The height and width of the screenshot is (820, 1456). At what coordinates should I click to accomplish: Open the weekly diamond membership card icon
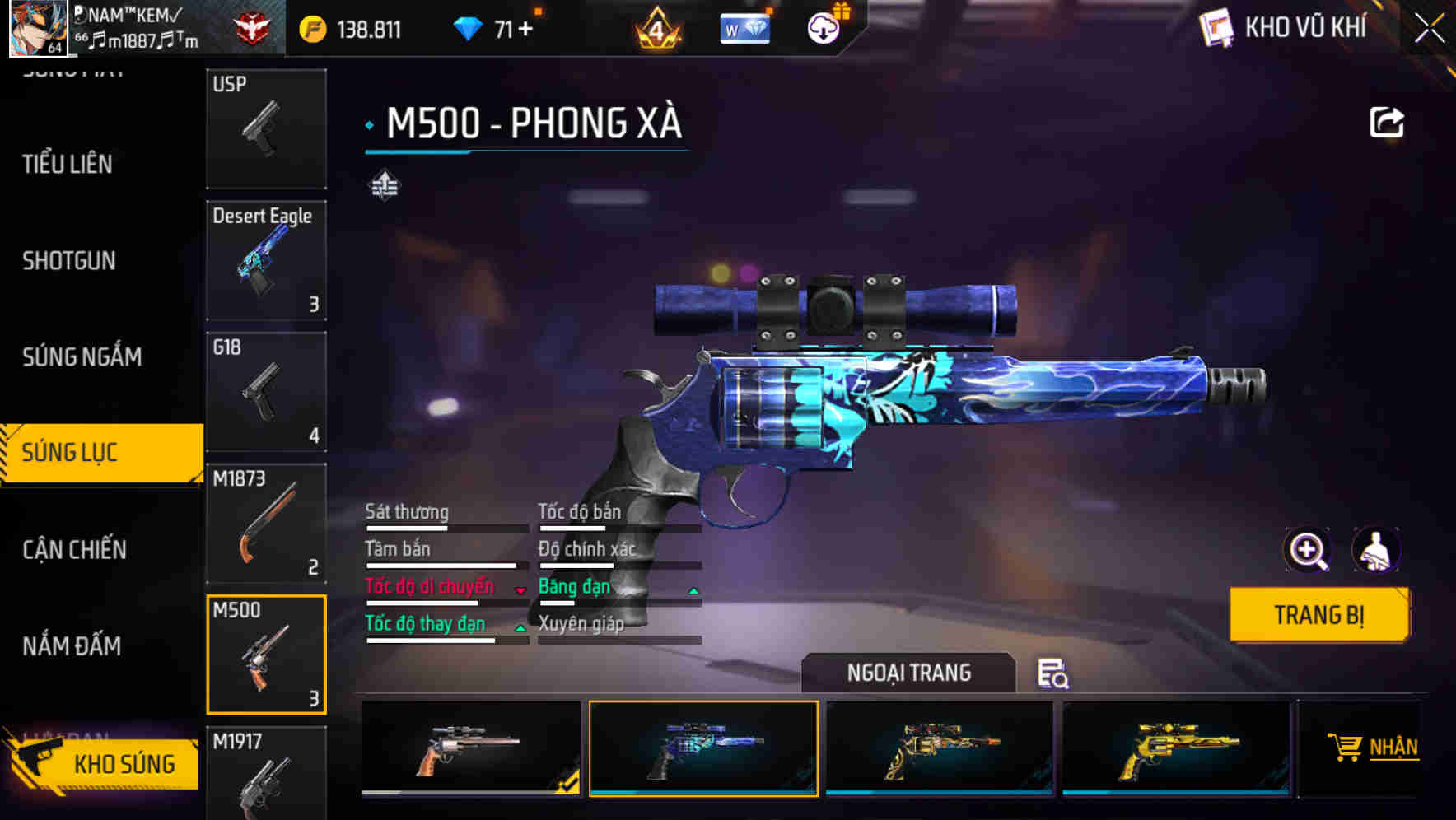[744, 29]
